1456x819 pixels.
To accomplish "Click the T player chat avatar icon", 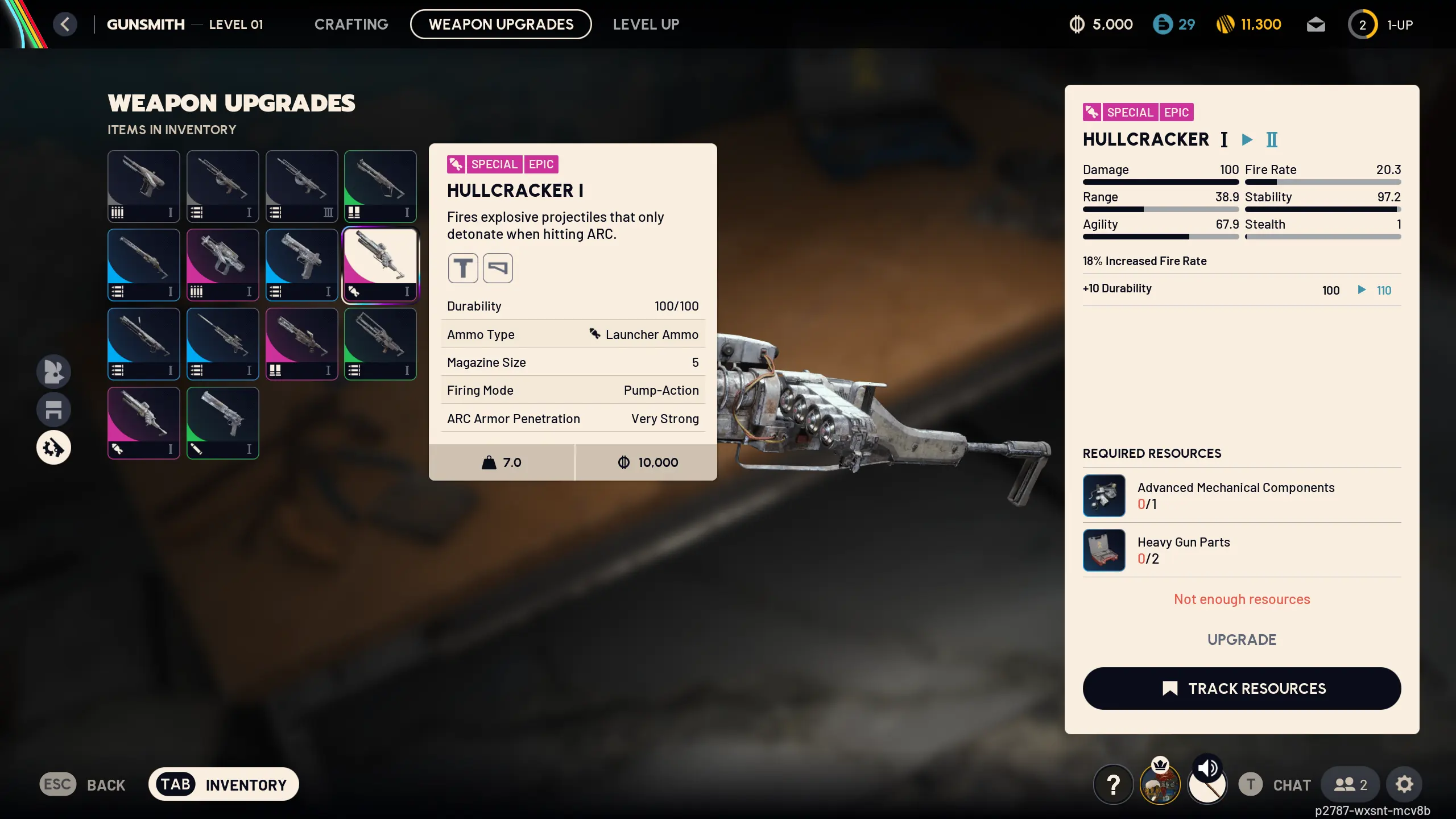I will pos(1250,784).
